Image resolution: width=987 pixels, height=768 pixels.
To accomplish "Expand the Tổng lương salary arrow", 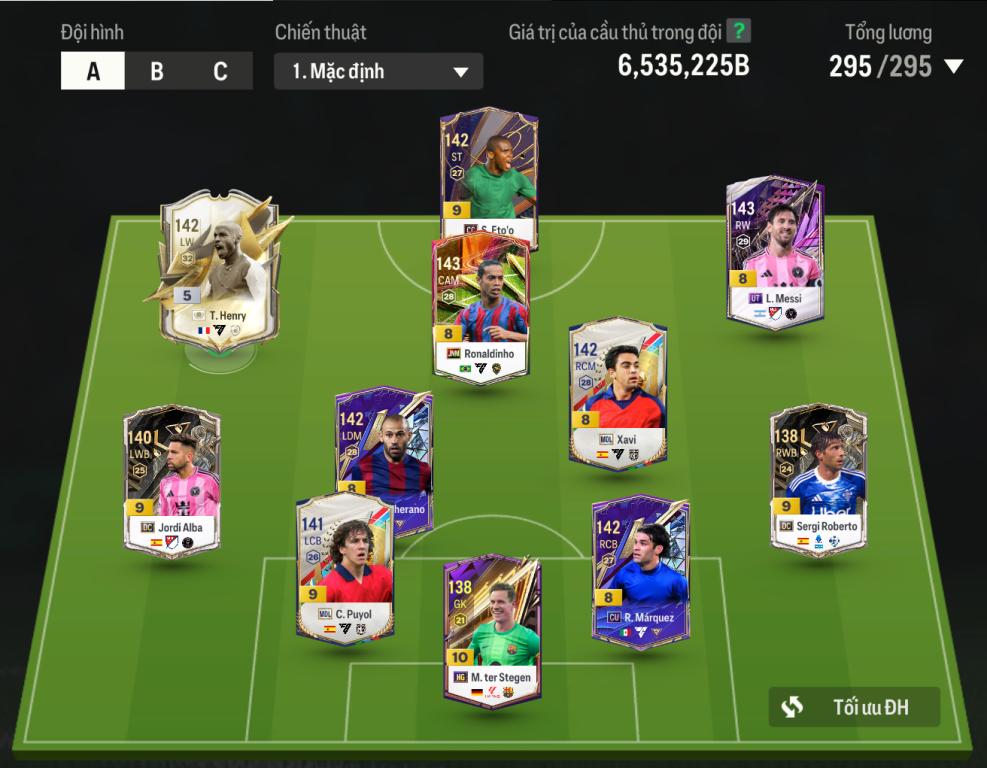I will (954, 67).
